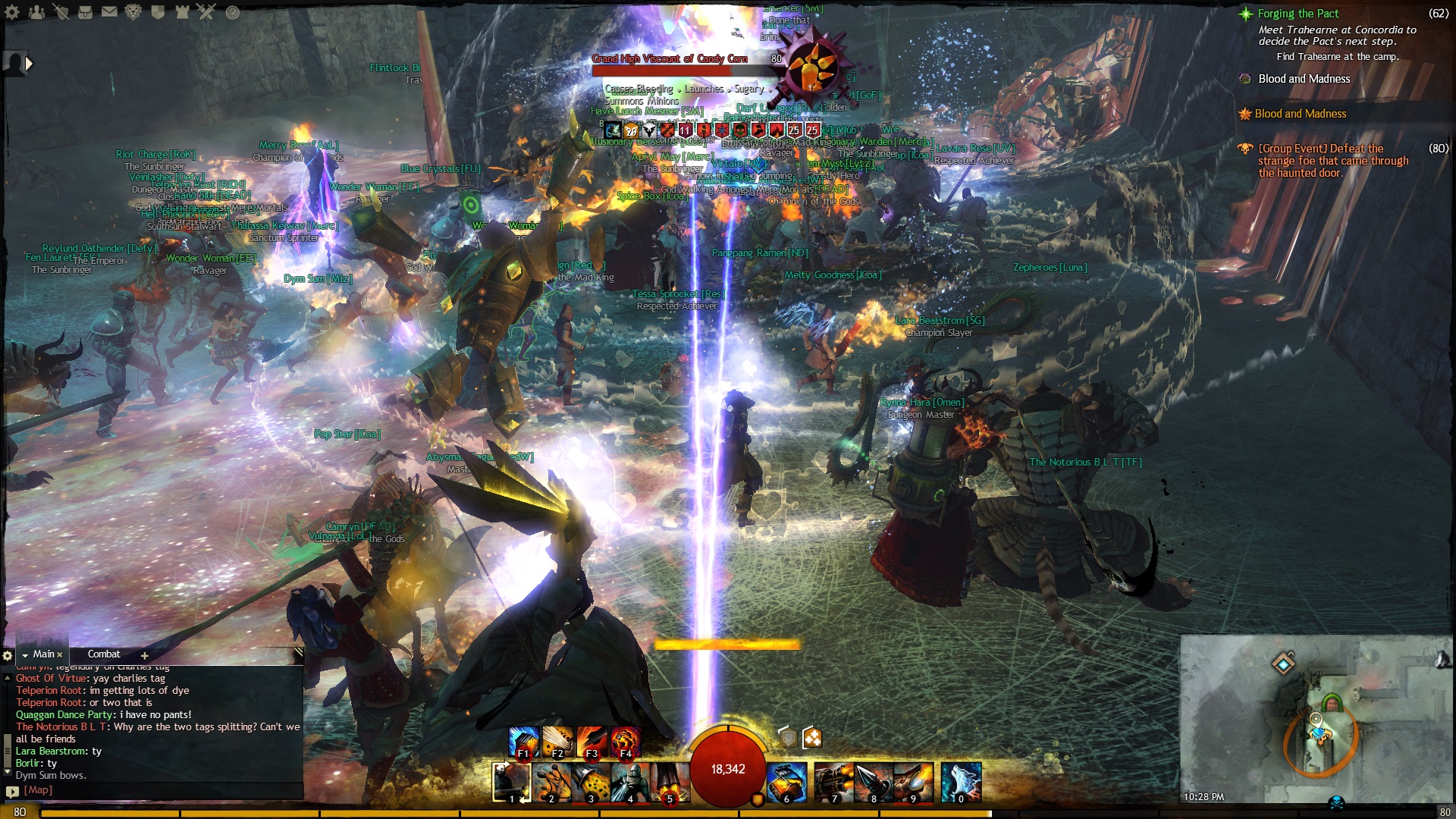Open the inventory bag icon
Image resolution: width=1456 pixels, height=819 pixels.
point(85,12)
